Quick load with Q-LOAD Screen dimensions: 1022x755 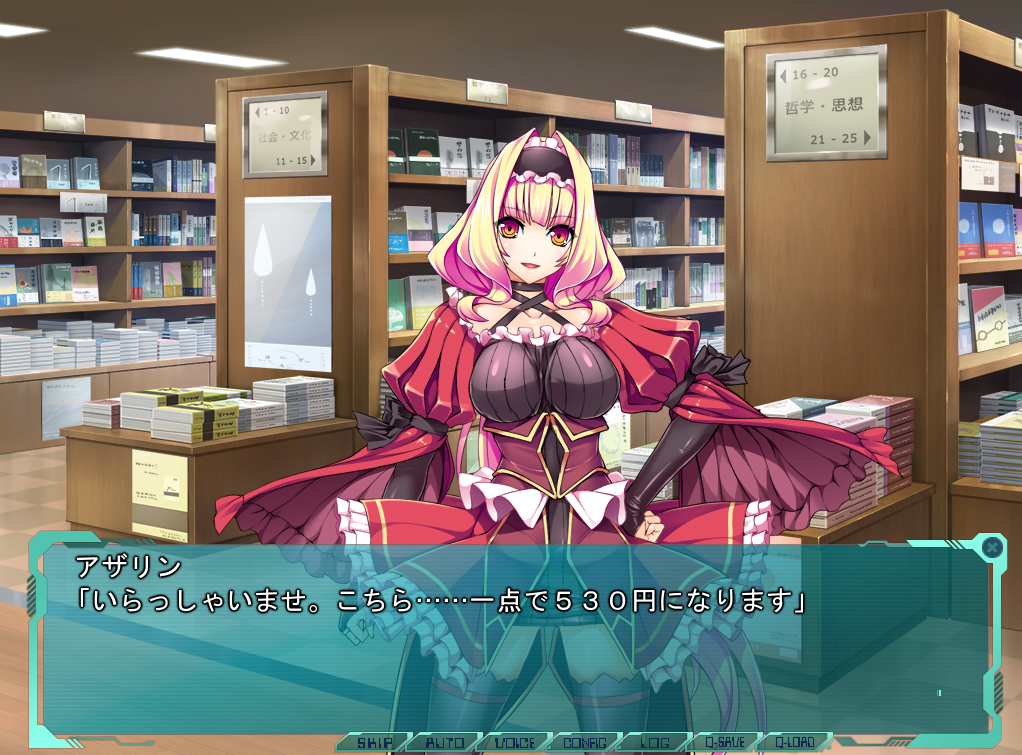(x=797, y=743)
